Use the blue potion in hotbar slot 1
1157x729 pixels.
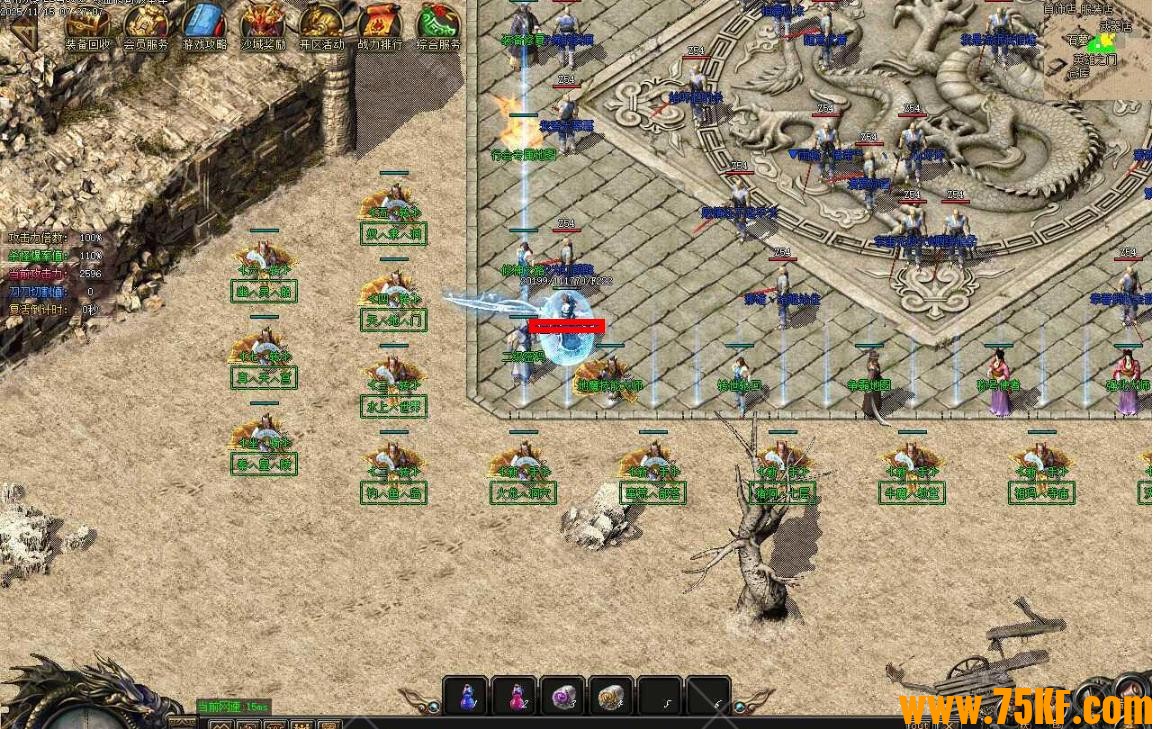point(466,696)
